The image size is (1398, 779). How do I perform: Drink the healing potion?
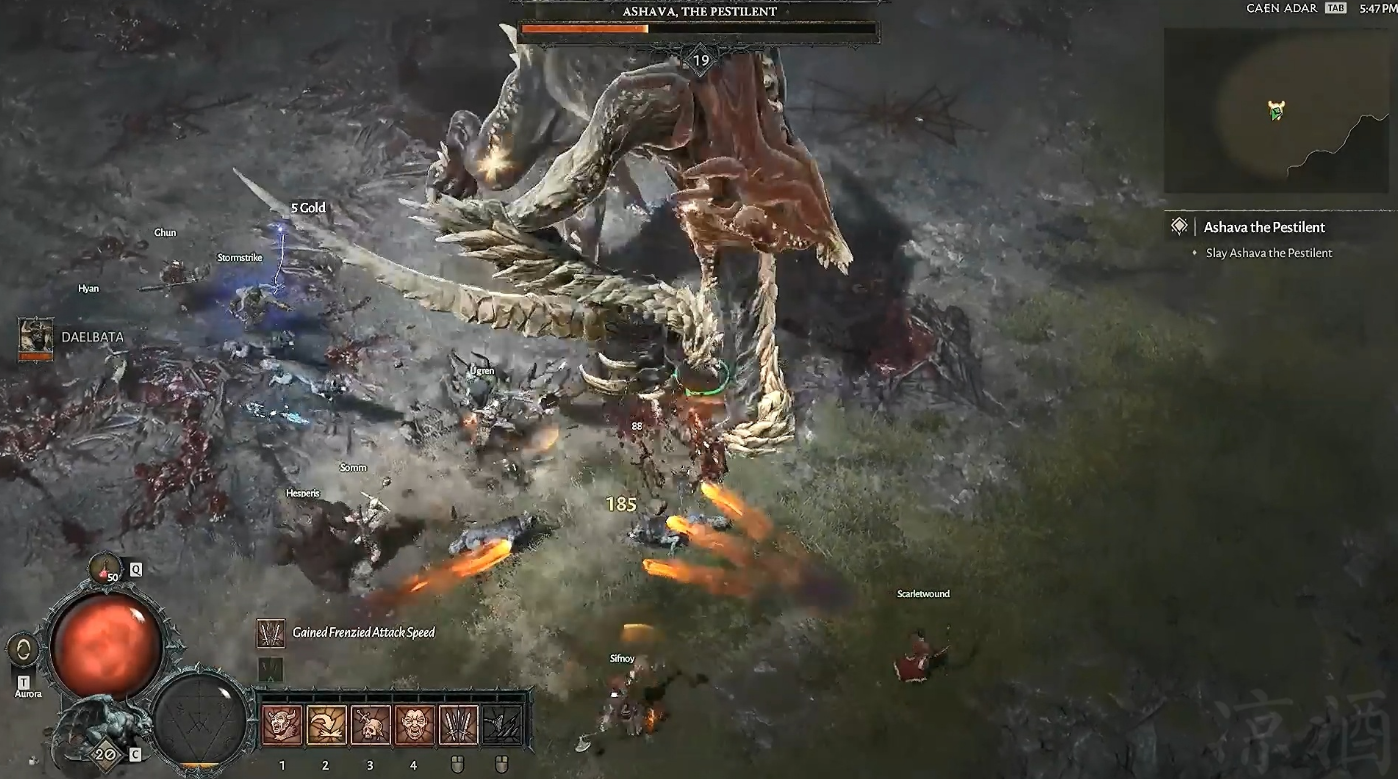click(104, 569)
